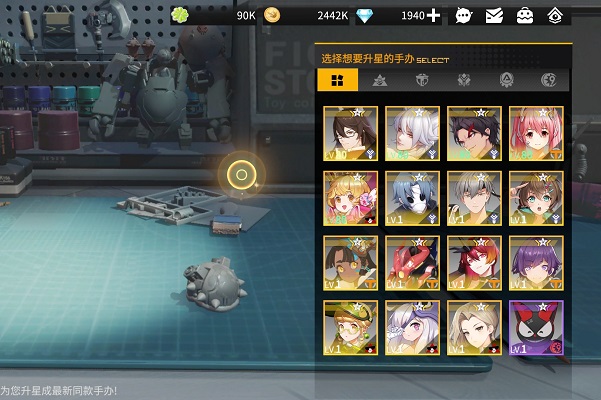Tap the glowing ring figure placement marker
The image size is (601, 400).
point(240,175)
